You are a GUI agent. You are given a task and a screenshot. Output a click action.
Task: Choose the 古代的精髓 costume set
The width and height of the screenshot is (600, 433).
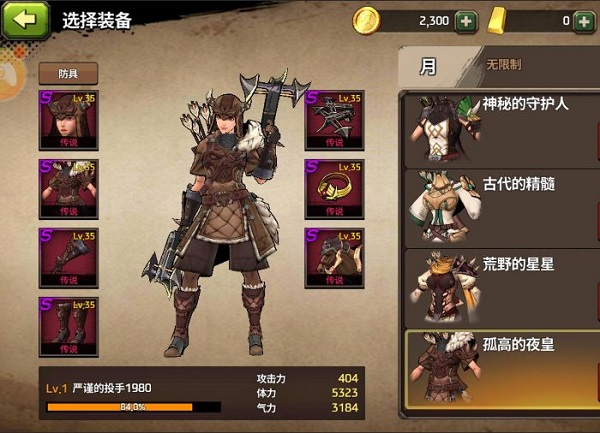(498, 207)
